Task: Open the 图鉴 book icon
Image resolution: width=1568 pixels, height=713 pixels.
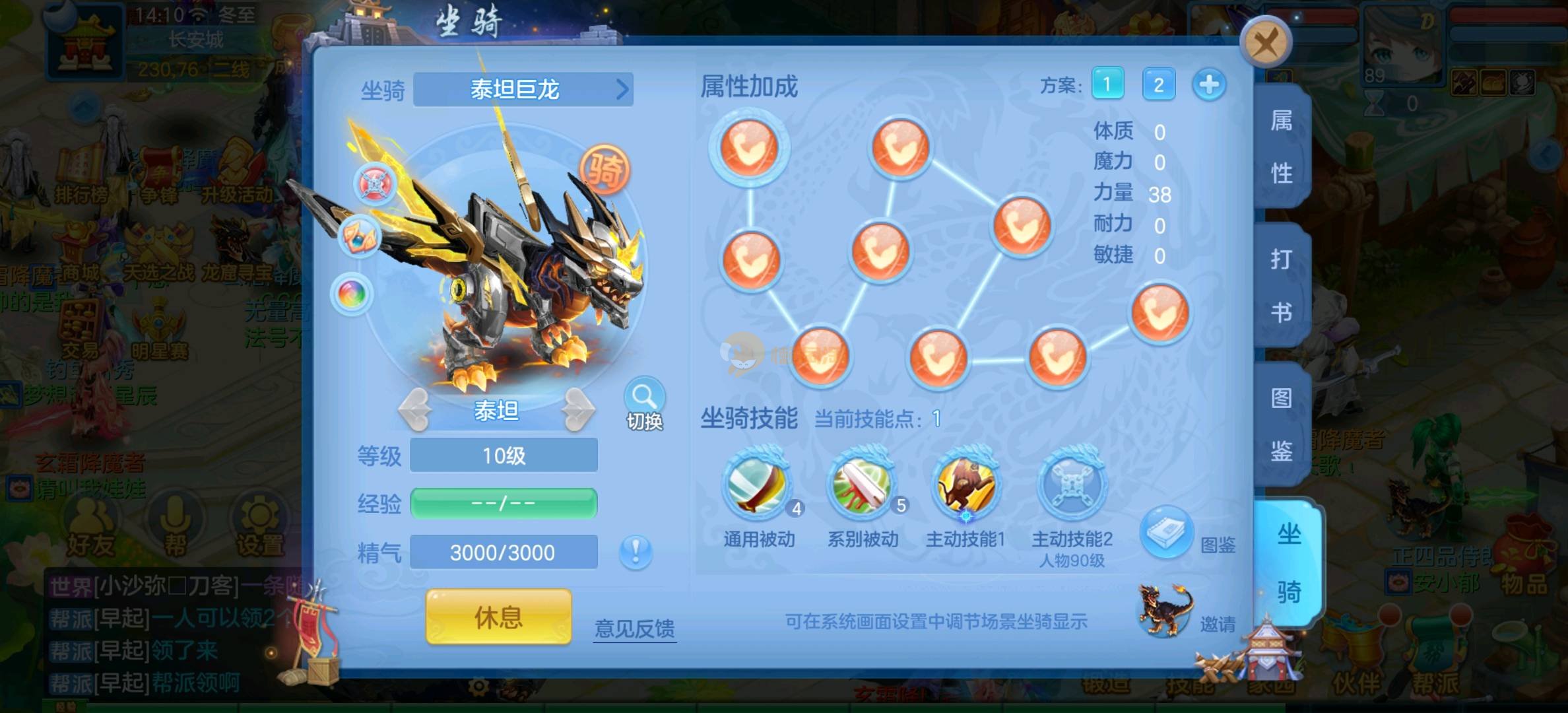Action: [x=1166, y=531]
